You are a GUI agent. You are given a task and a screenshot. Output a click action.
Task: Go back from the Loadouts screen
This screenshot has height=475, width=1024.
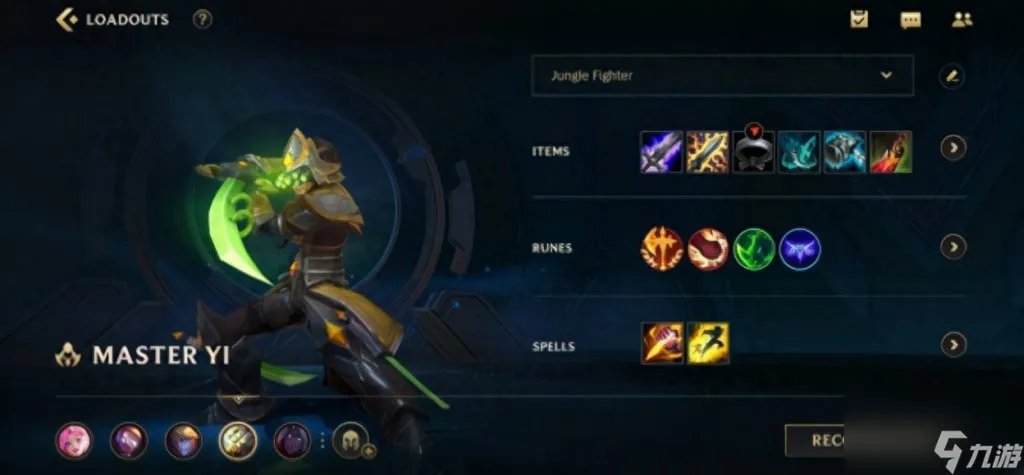[68, 19]
